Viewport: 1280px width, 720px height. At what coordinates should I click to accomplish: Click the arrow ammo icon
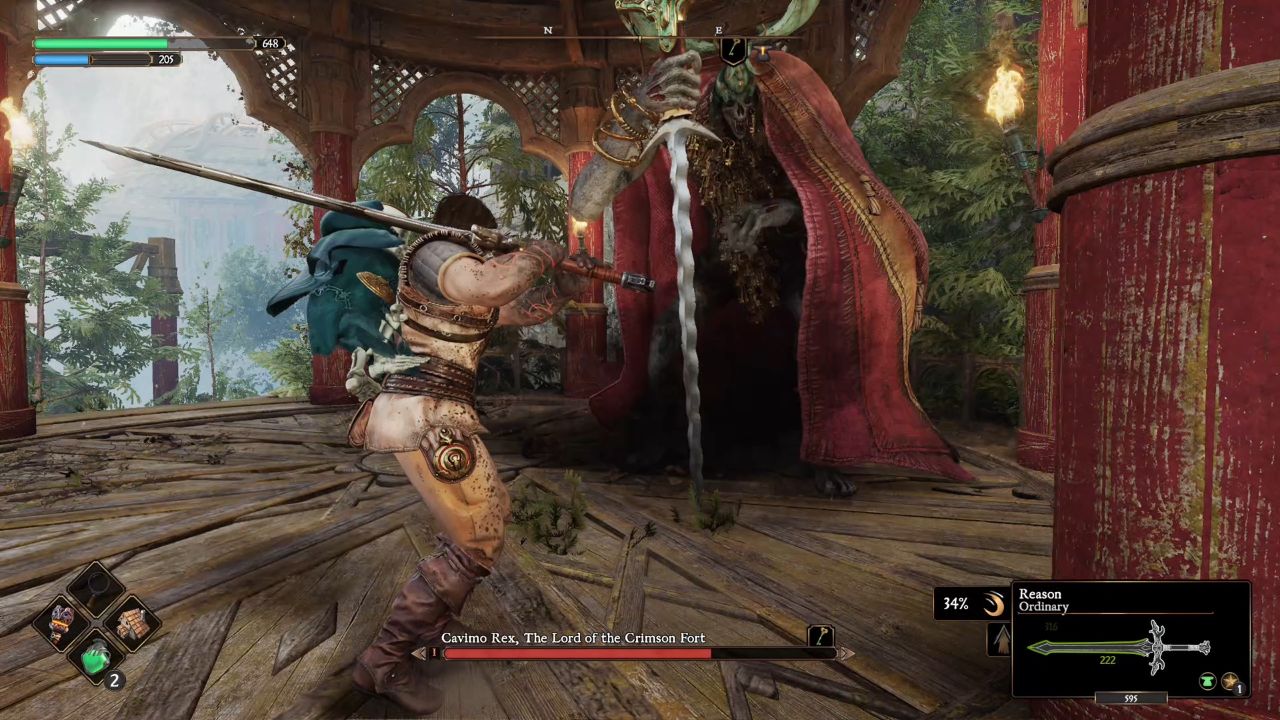click(1000, 640)
